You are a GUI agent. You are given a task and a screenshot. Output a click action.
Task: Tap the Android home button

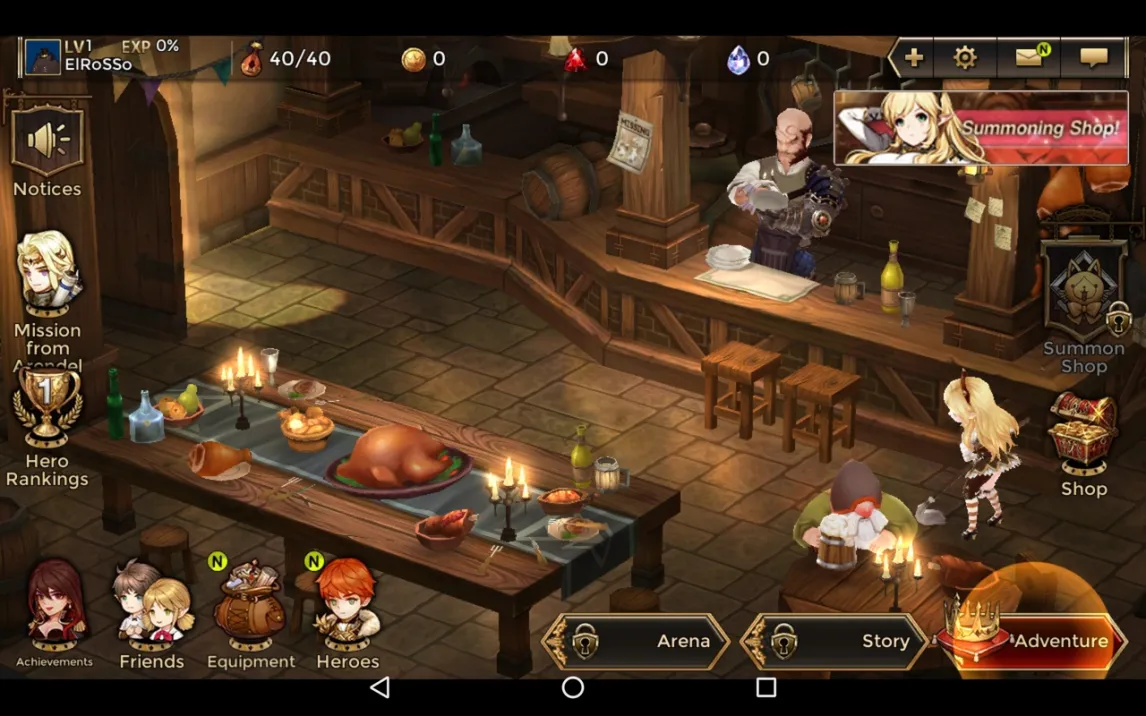pos(572,687)
